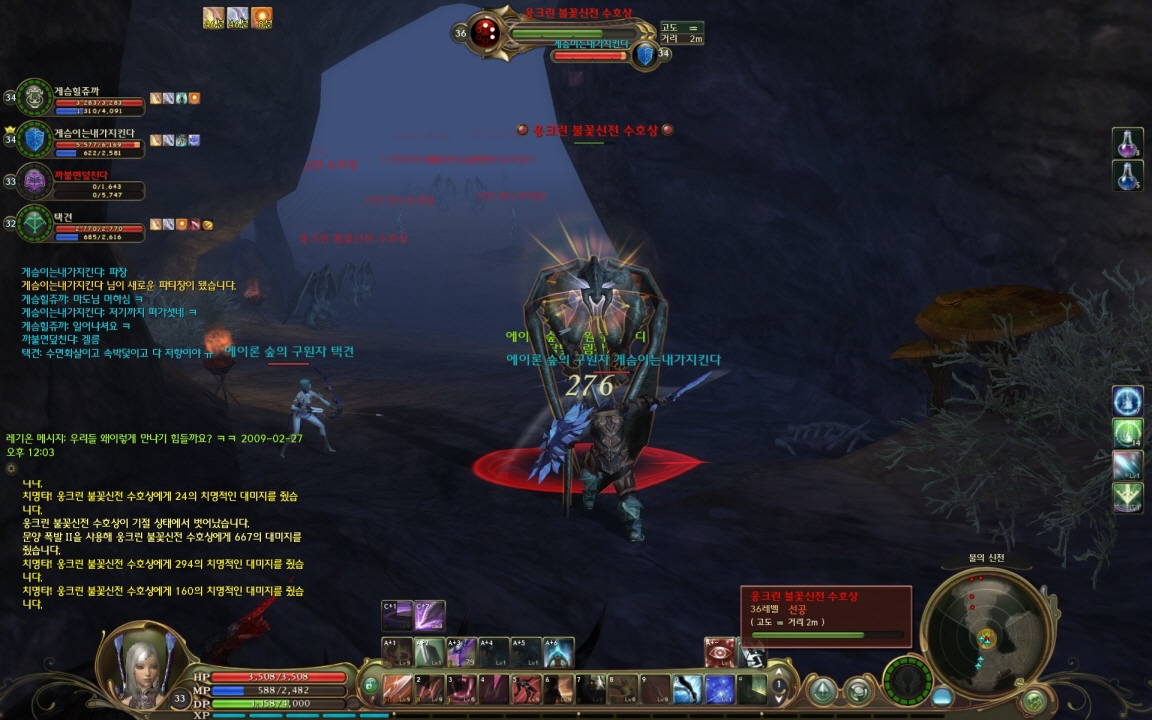Click the glowing blue circle buff icon
The image size is (1152, 720).
[1128, 401]
